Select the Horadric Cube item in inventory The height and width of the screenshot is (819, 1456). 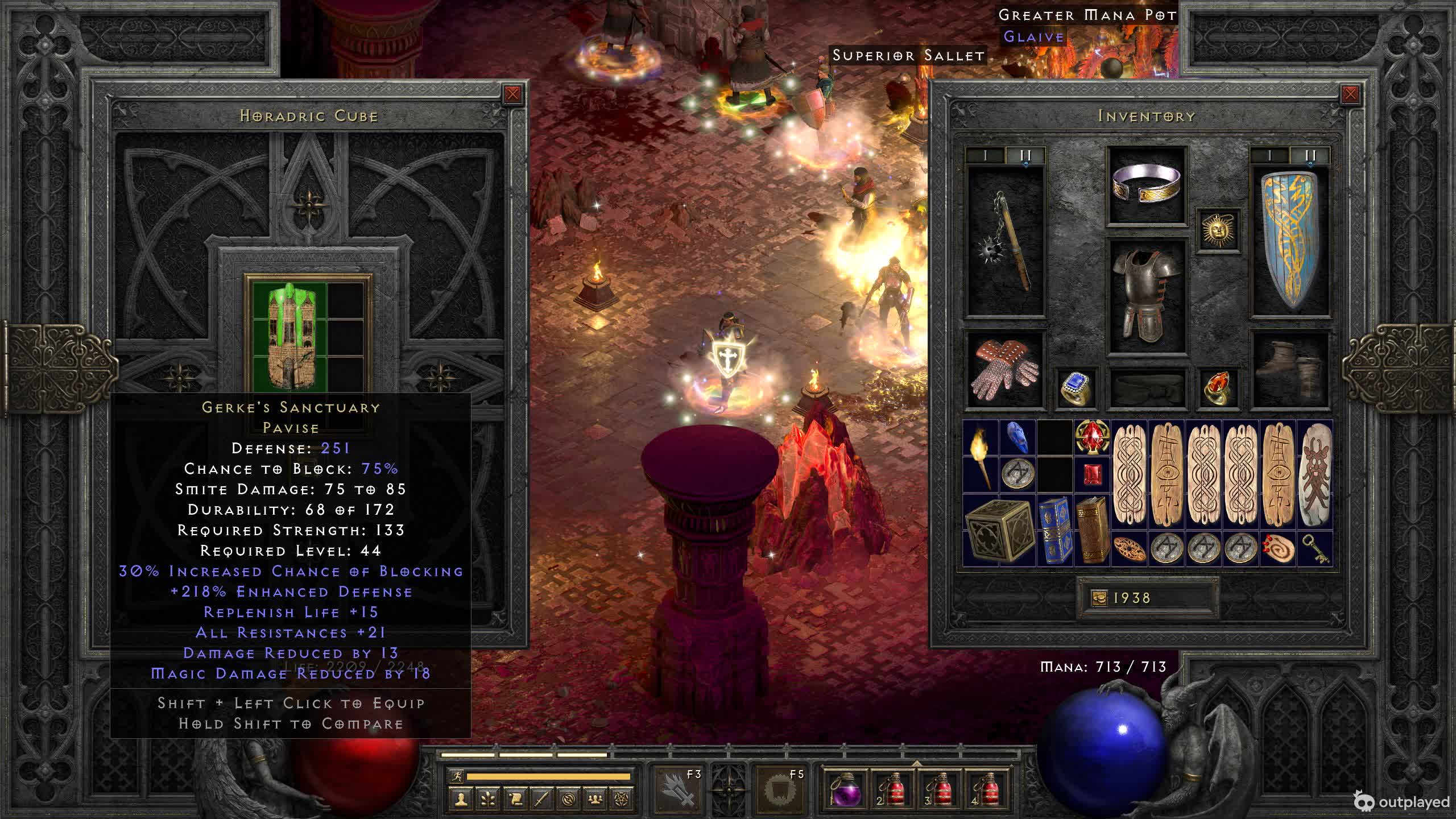point(999,530)
